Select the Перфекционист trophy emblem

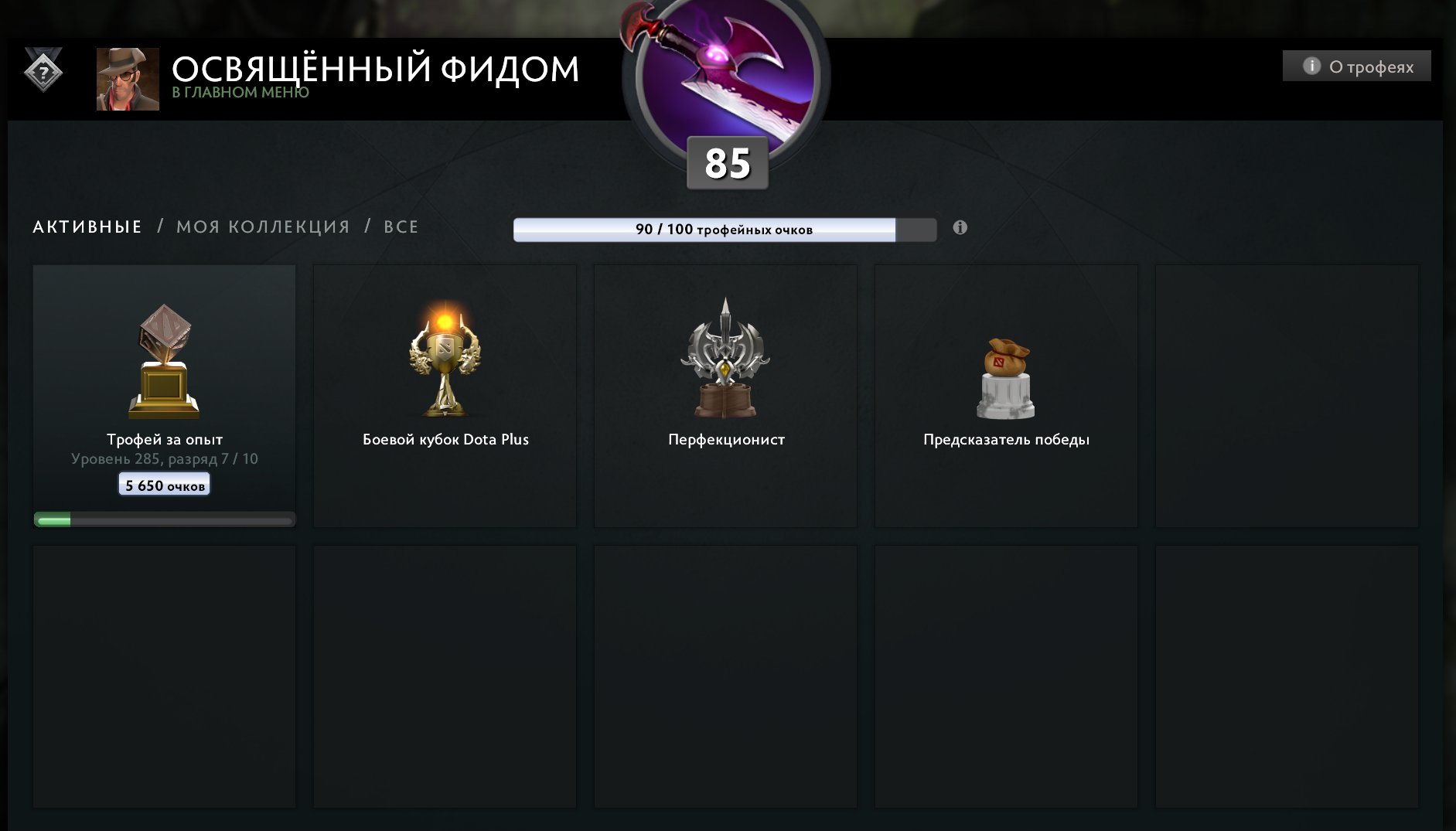725,359
